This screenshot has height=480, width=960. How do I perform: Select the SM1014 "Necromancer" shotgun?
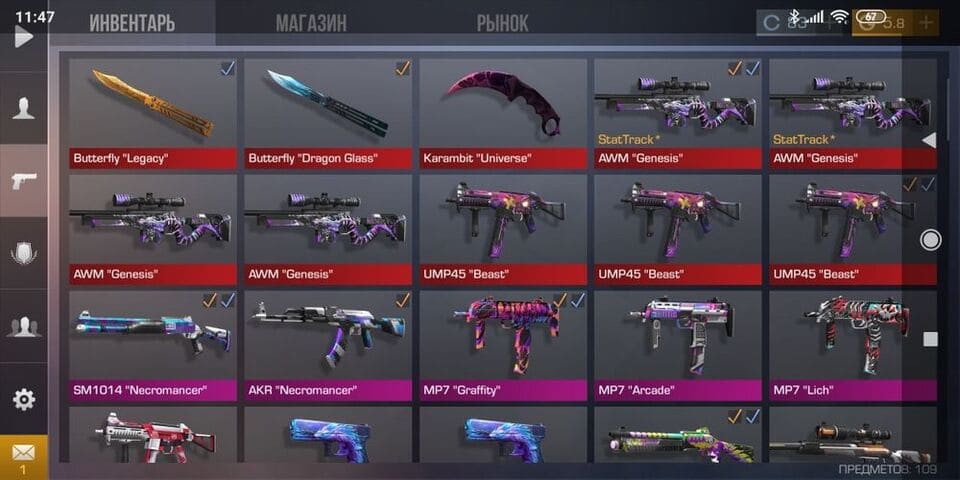153,344
